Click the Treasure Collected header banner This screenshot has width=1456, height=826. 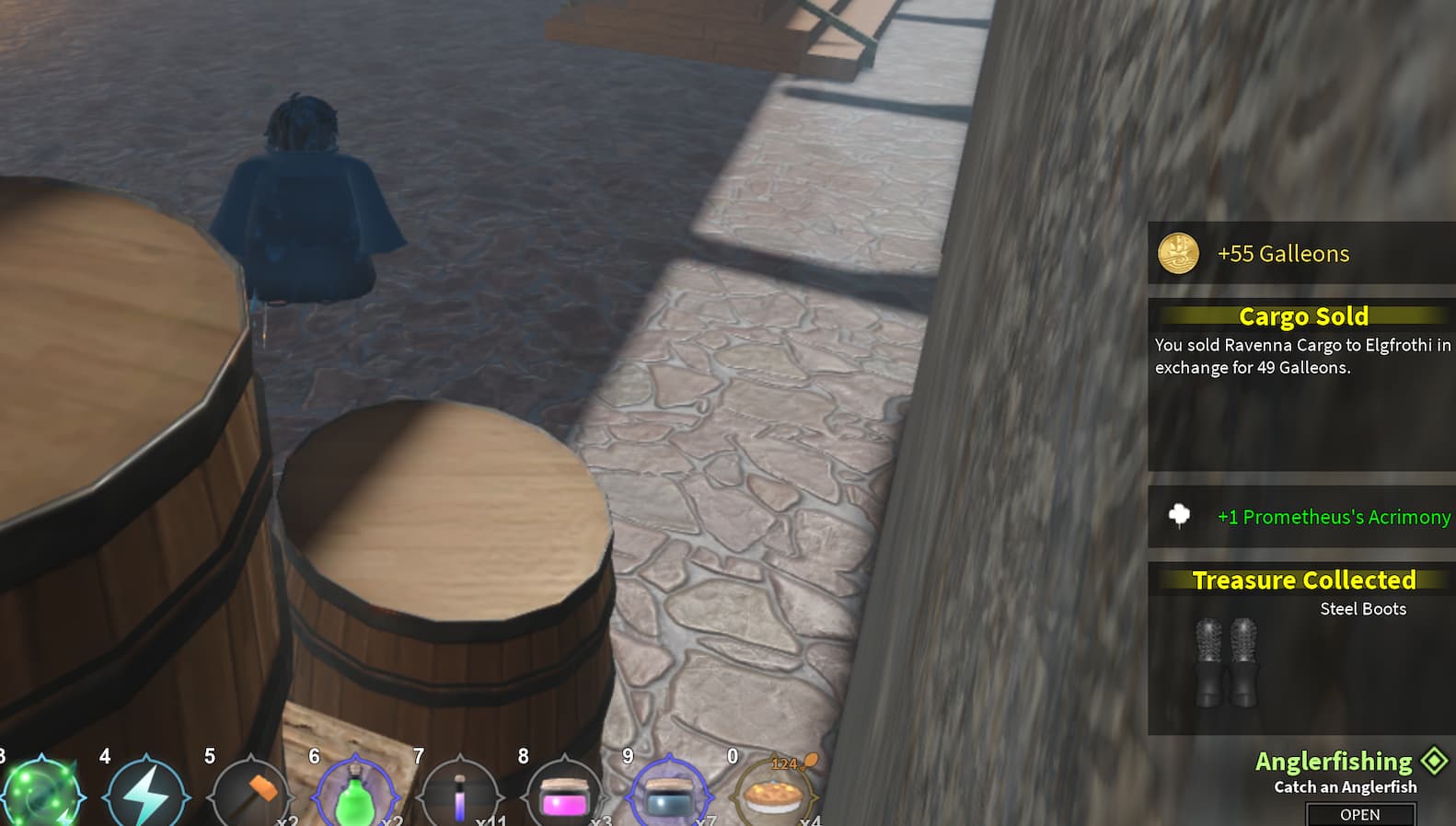1304,580
